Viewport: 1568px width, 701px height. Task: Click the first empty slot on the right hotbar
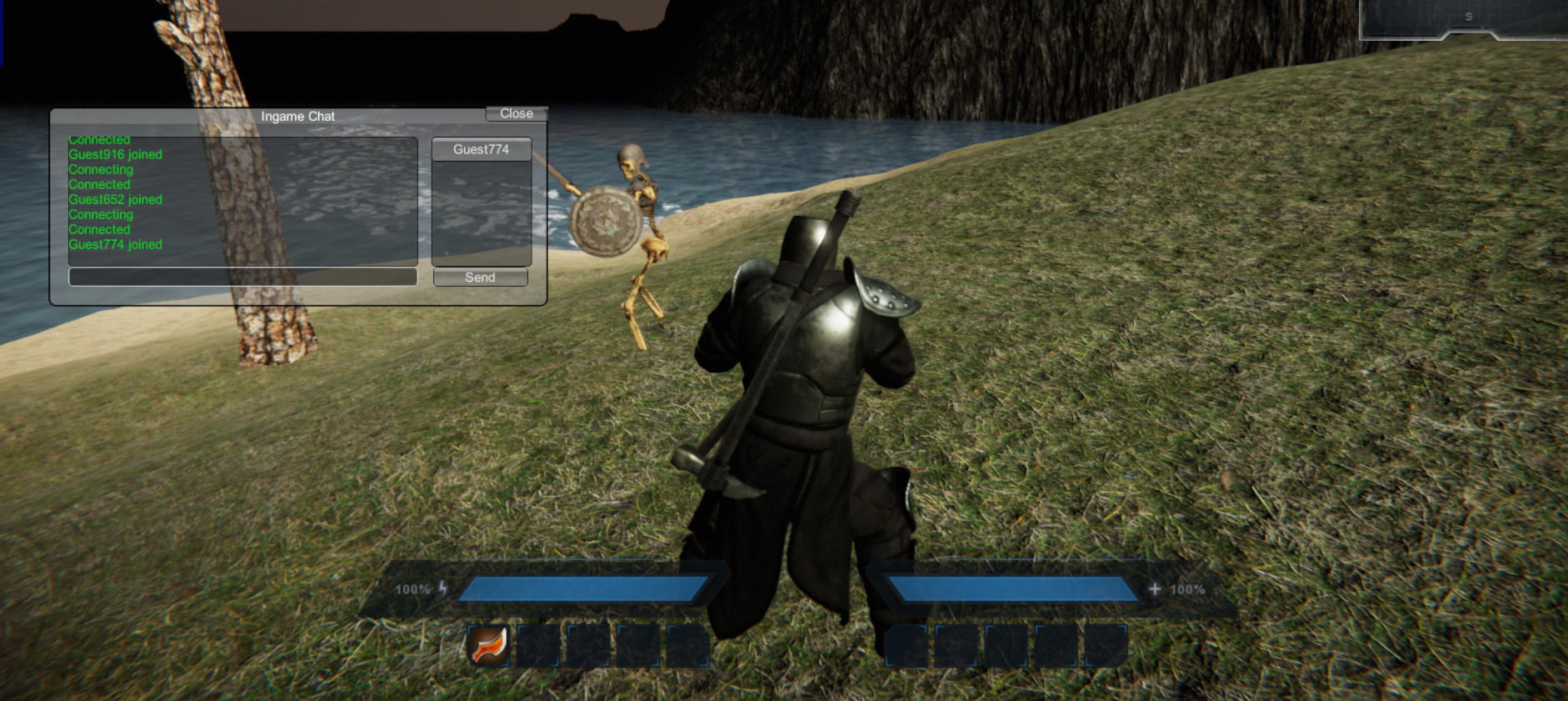(x=905, y=646)
